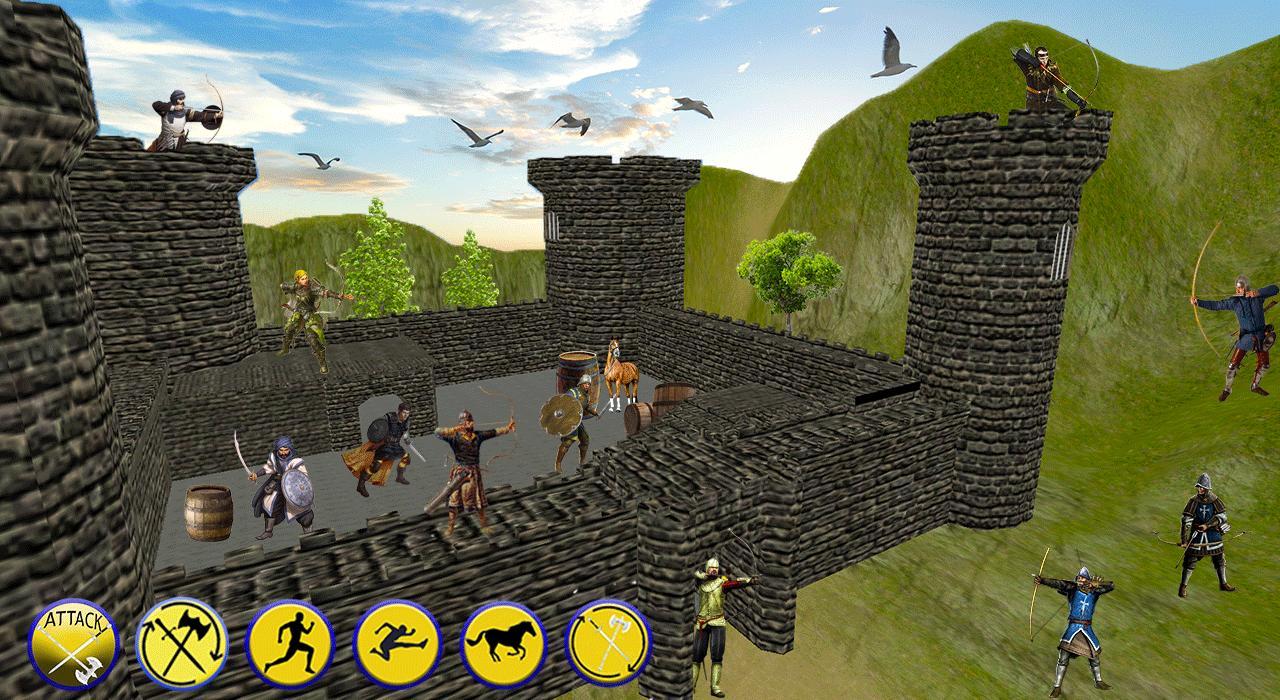Click the white crossed-axes swap icon
1280x700 pixels.
(609, 643)
